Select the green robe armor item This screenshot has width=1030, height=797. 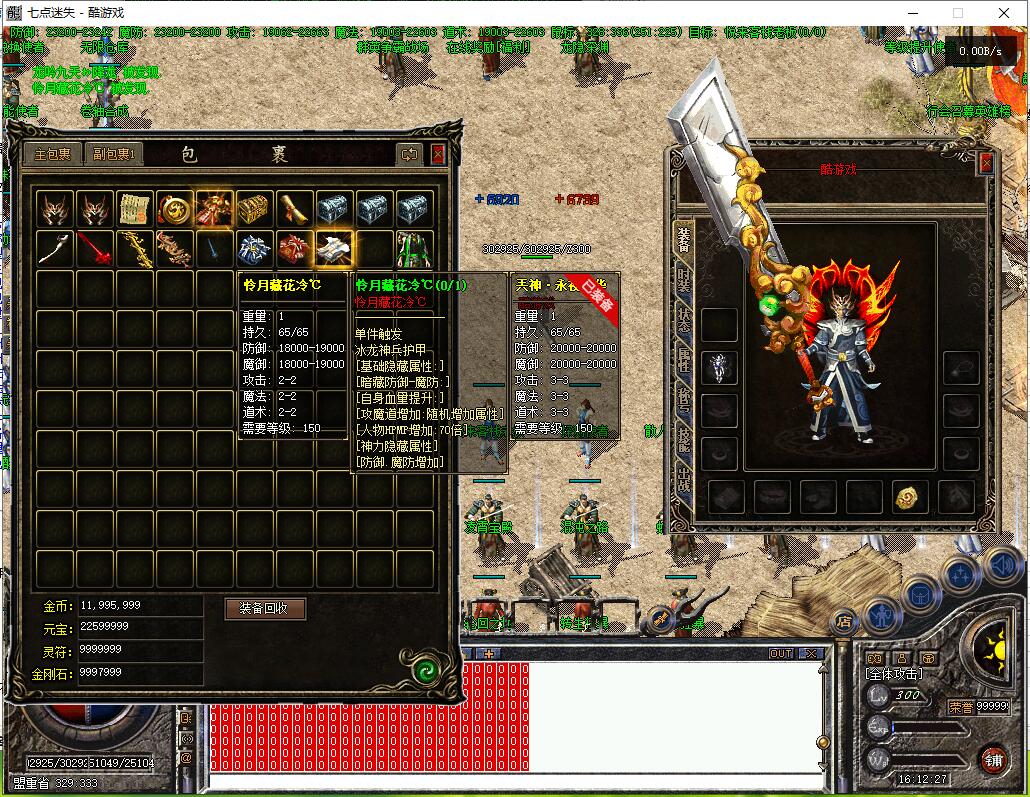point(415,249)
